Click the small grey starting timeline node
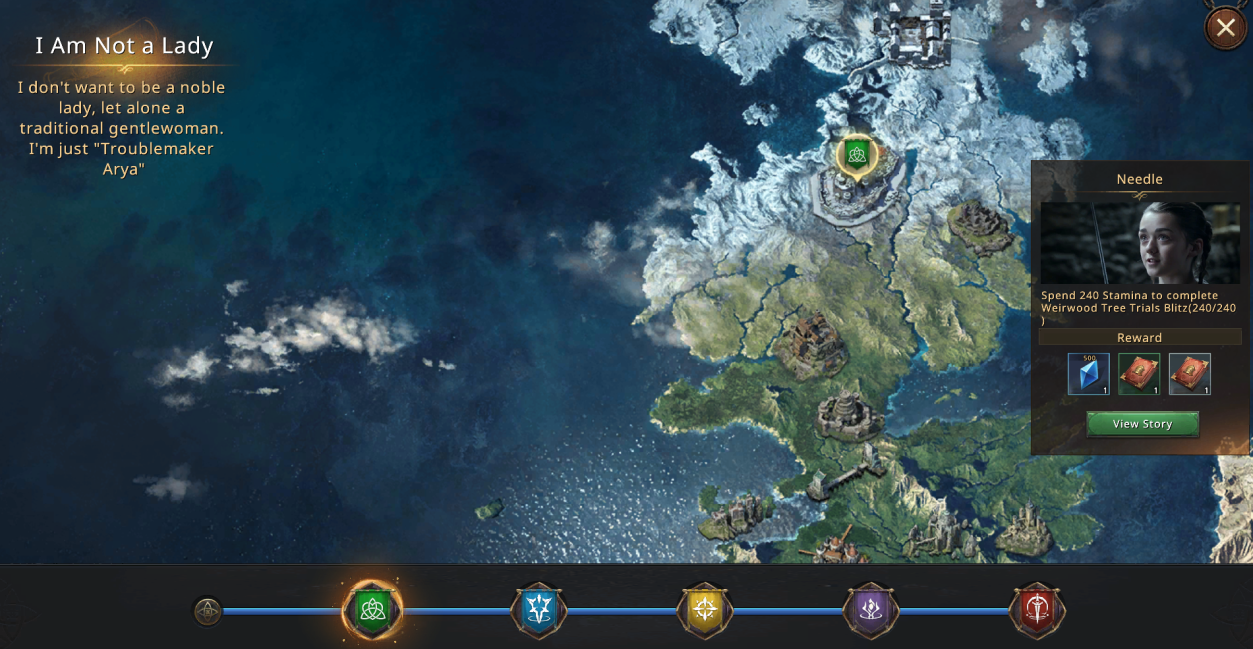This screenshot has height=649, width=1253. [x=207, y=611]
